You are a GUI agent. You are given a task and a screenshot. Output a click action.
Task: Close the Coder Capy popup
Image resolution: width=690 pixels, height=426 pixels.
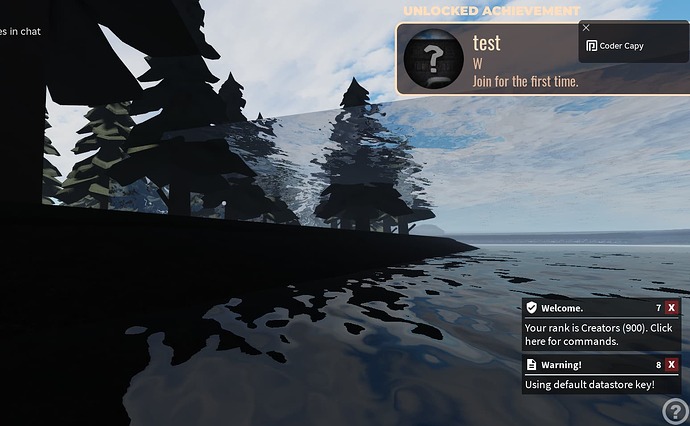(x=586, y=28)
